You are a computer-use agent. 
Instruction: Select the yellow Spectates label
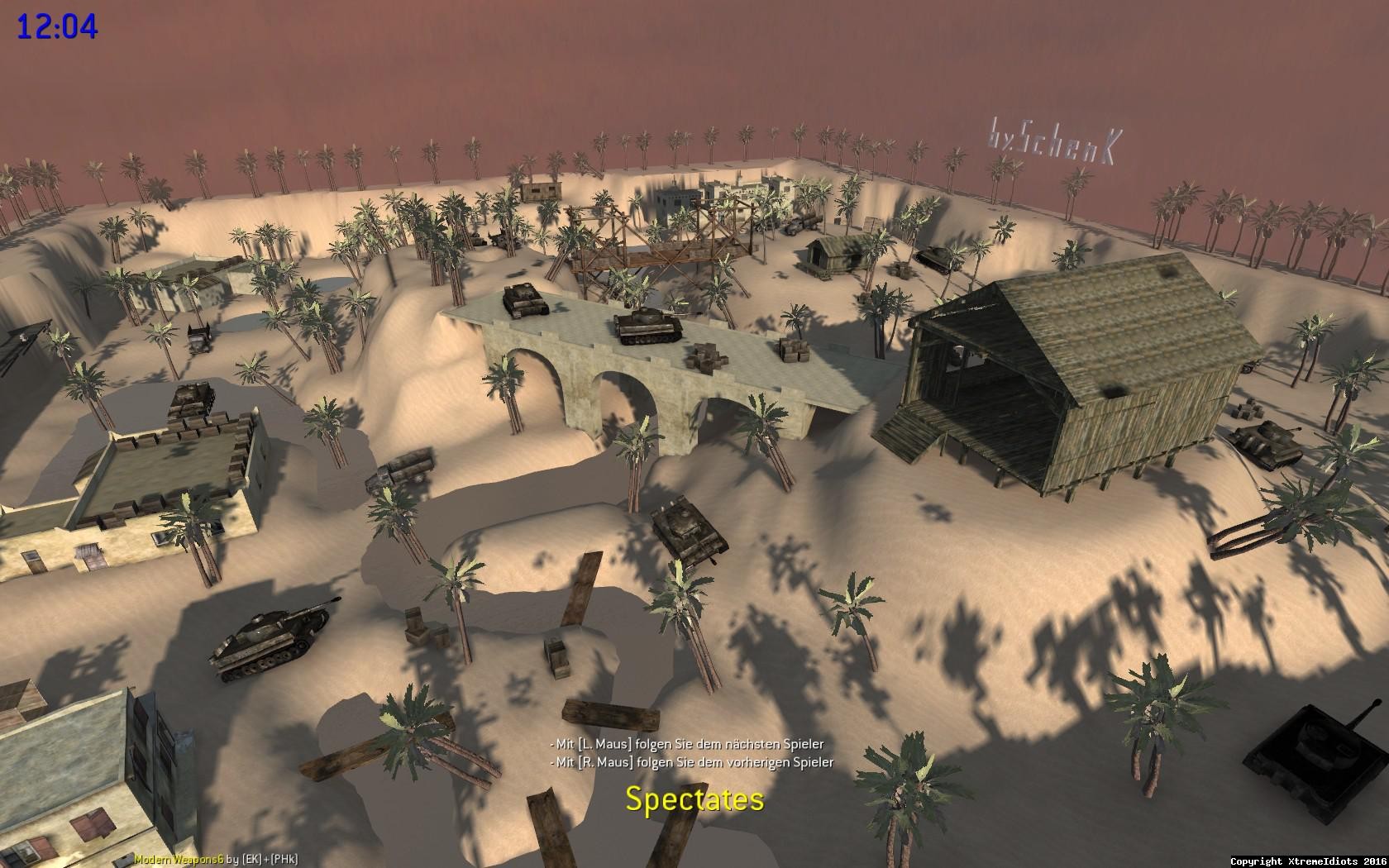694,799
